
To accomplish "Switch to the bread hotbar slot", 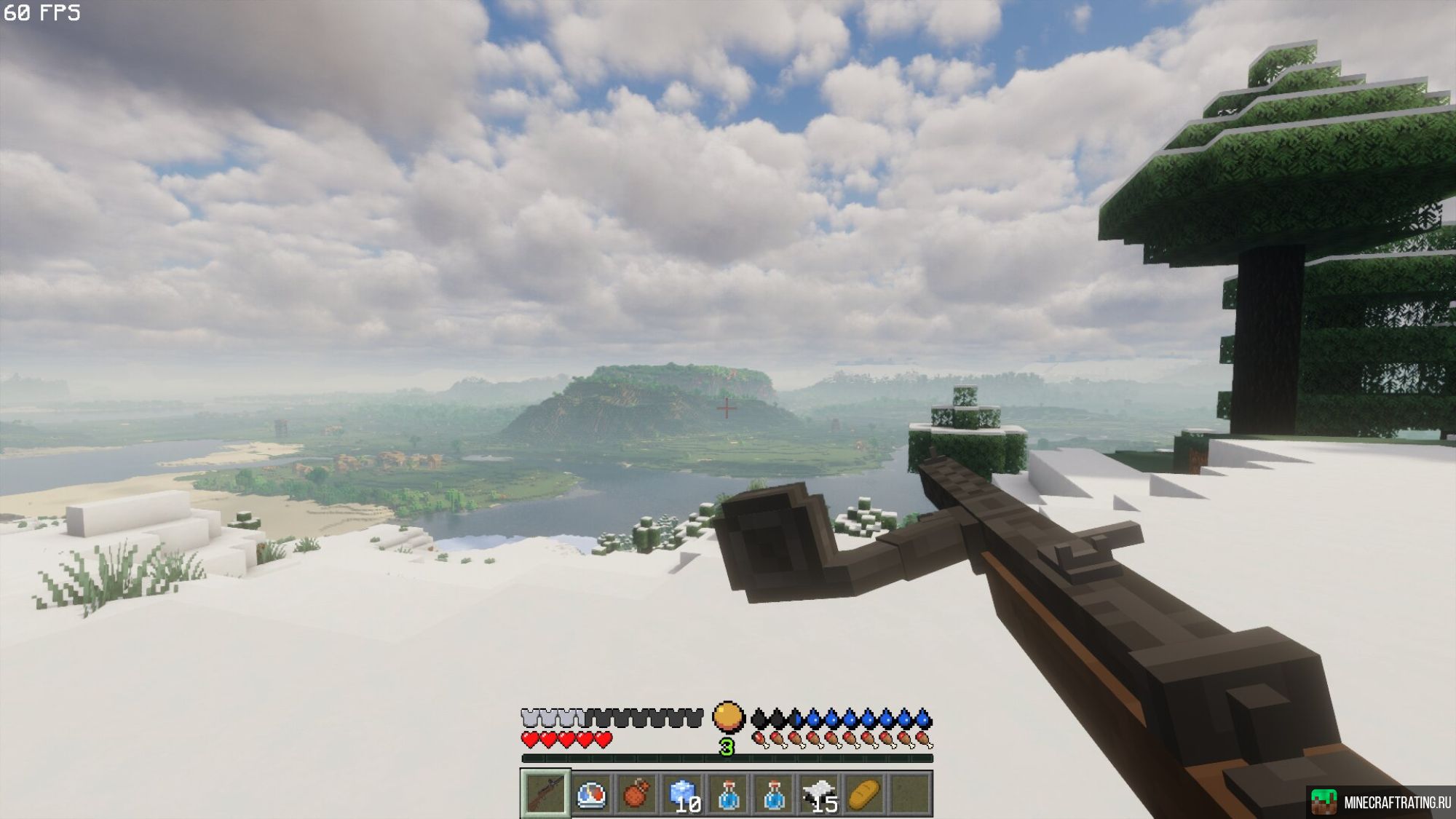I will coord(866,794).
